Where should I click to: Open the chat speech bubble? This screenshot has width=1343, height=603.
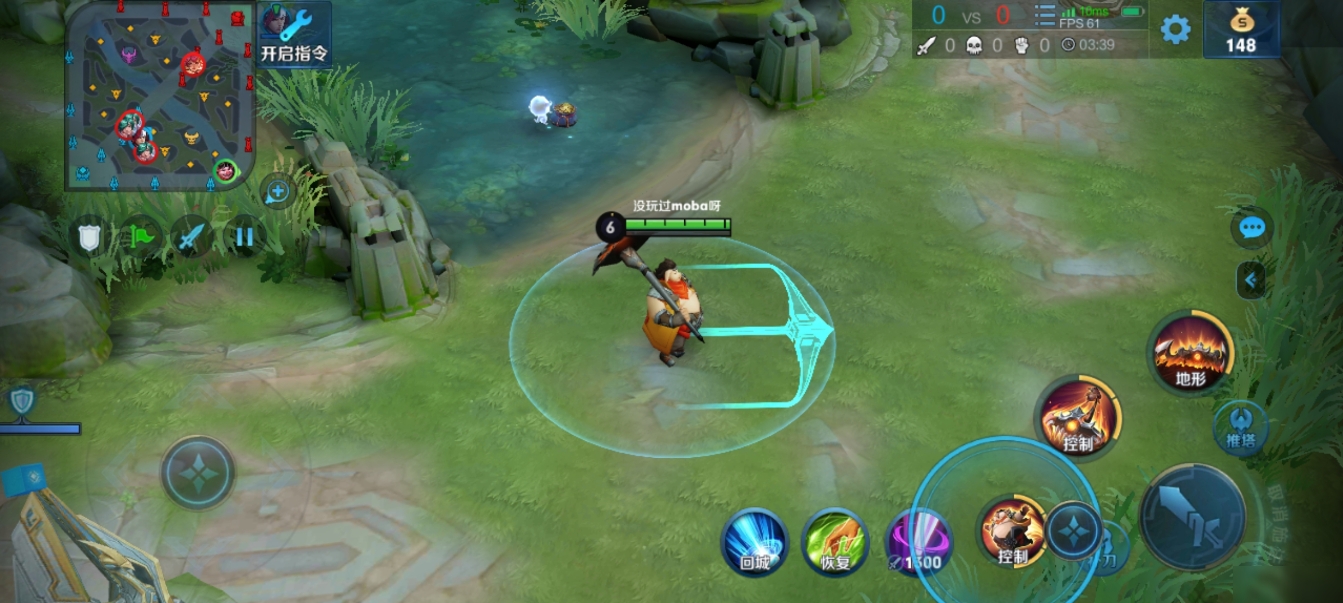click(1252, 228)
